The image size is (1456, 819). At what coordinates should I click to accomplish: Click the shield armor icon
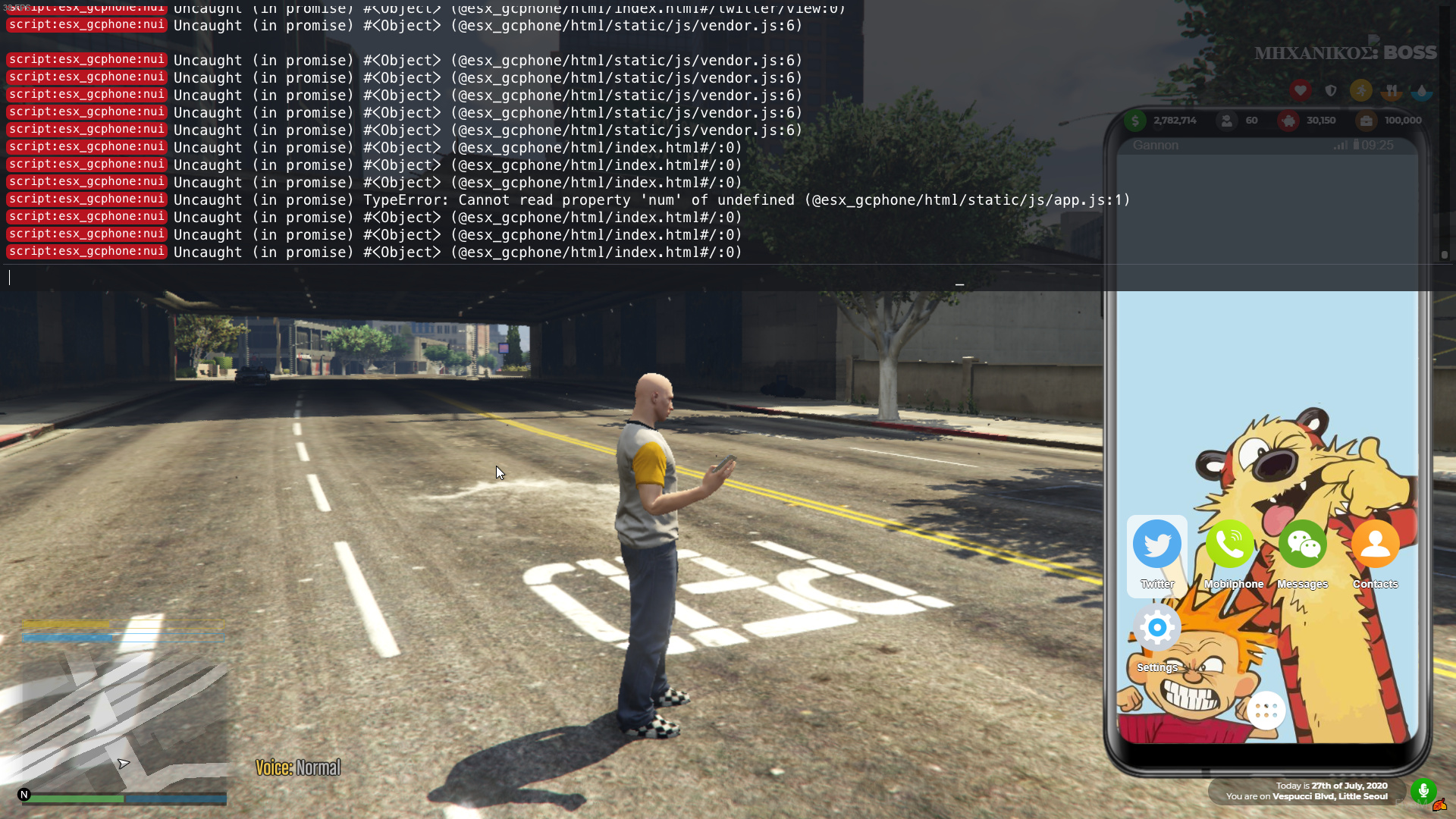point(1332,90)
